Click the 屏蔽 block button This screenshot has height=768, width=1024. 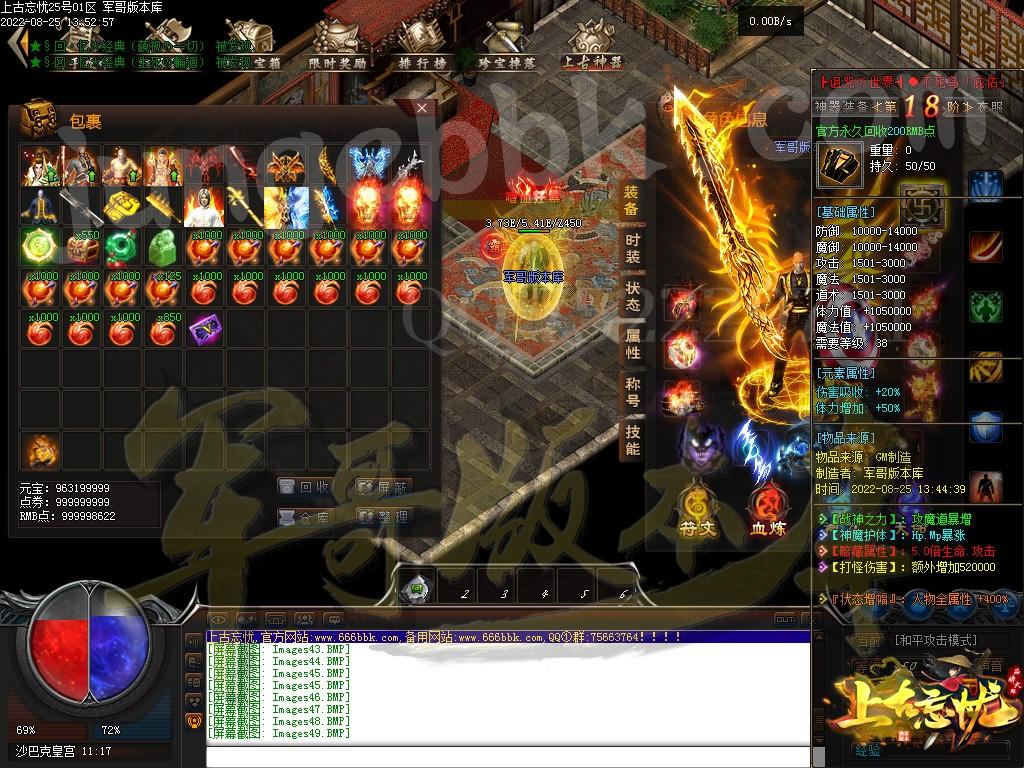pyautogui.click(x=383, y=487)
